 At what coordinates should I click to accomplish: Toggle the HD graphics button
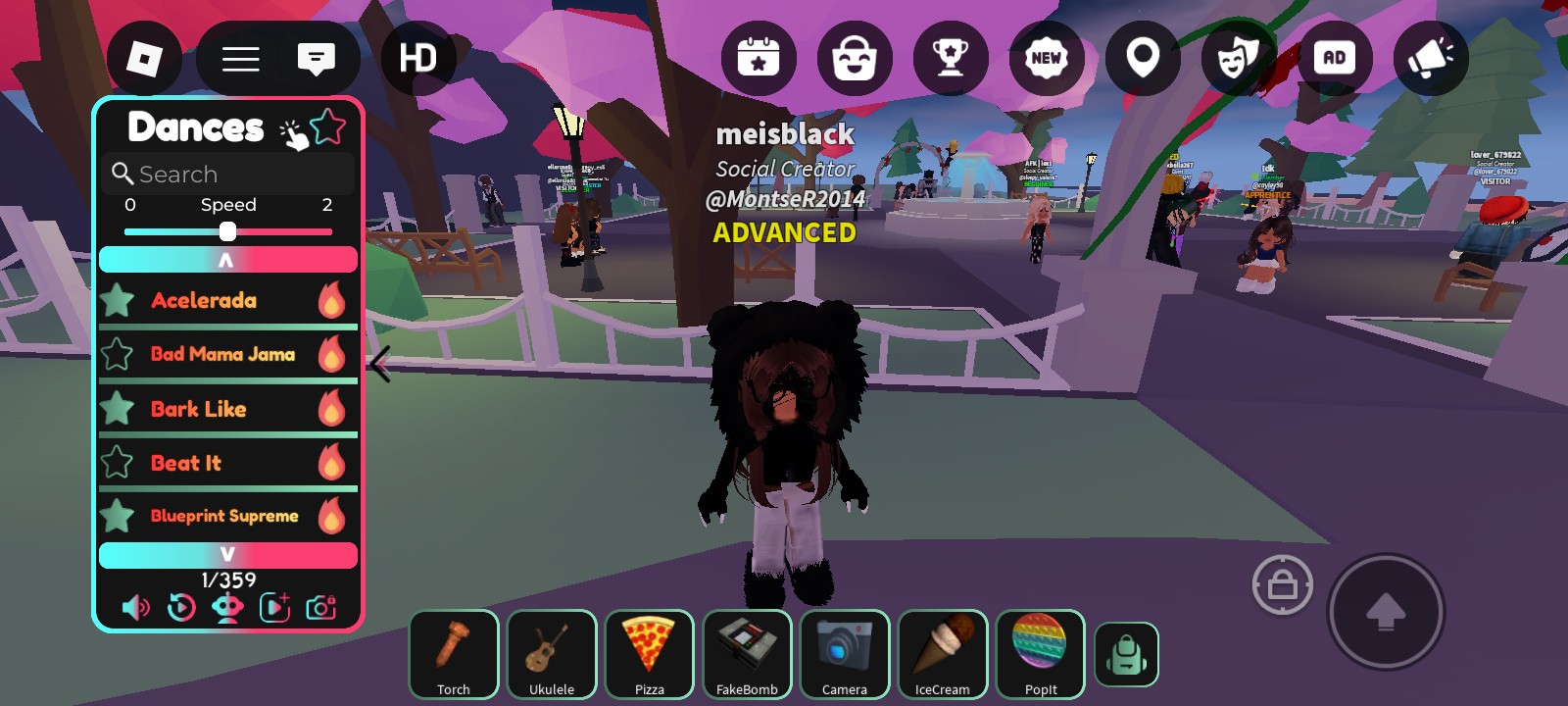point(417,59)
